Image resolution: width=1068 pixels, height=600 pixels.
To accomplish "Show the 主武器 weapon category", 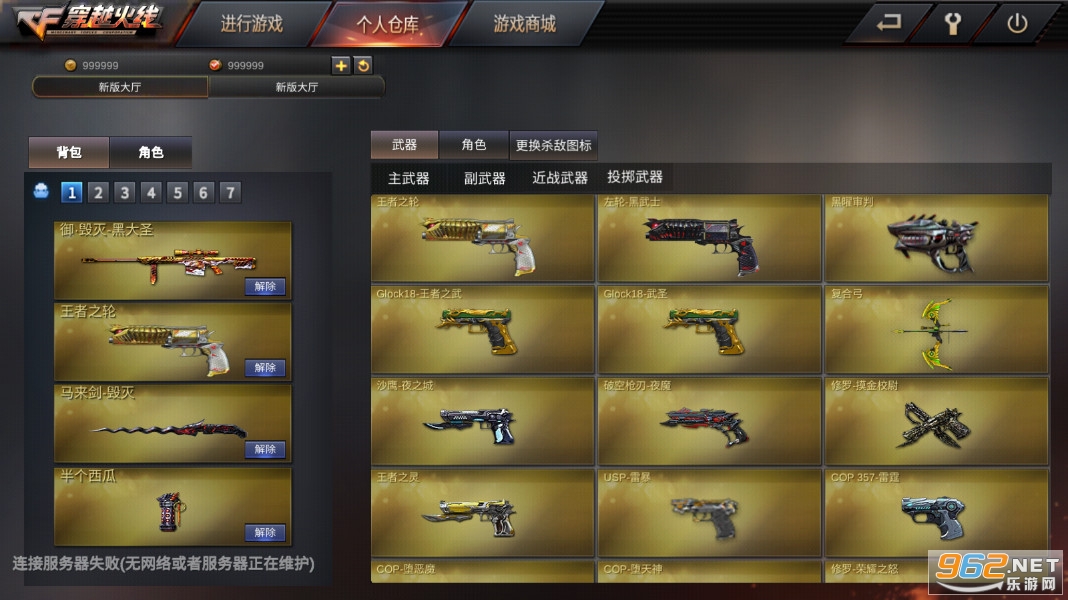I will point(408,178).
